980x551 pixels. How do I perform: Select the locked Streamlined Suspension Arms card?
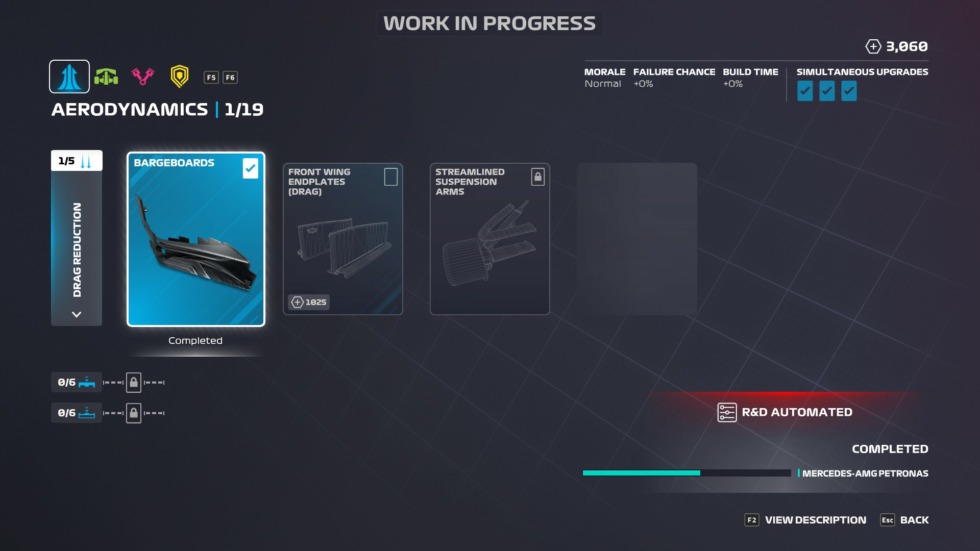coord(490,239)
